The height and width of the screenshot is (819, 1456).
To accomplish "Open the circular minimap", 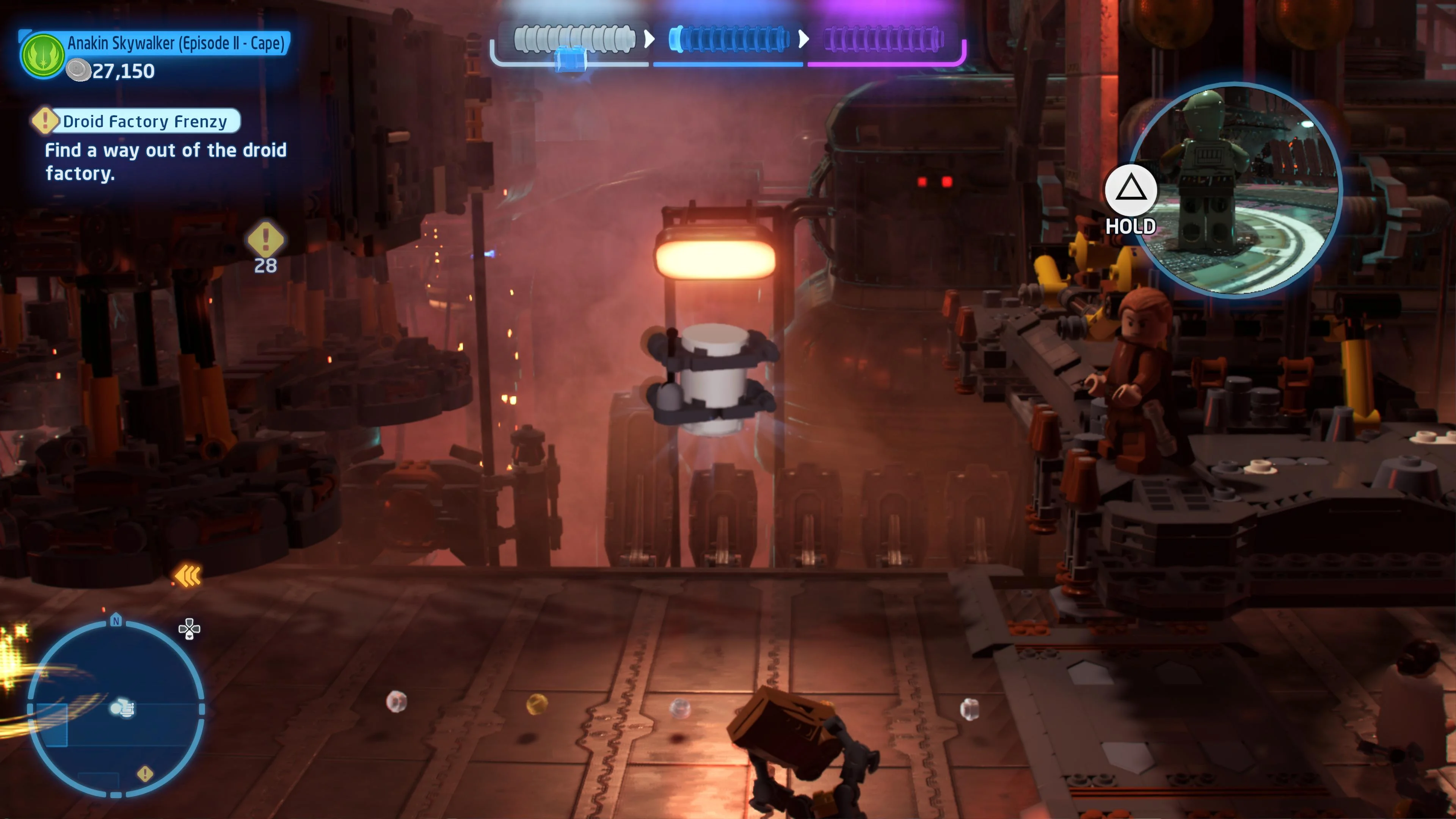I will [116, 709].
